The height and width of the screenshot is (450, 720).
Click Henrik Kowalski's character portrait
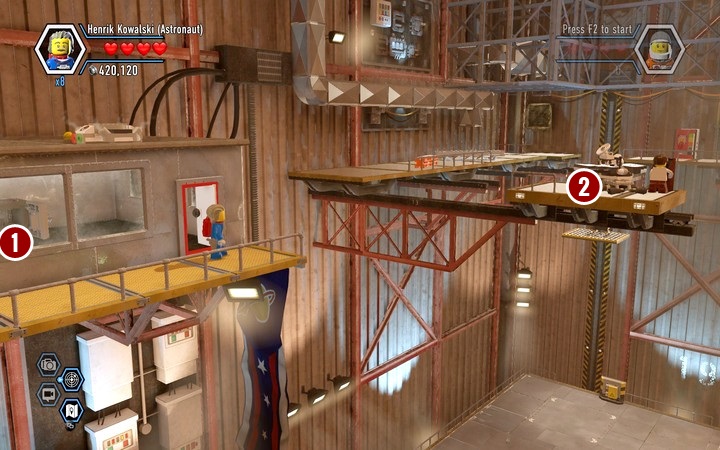61,48
